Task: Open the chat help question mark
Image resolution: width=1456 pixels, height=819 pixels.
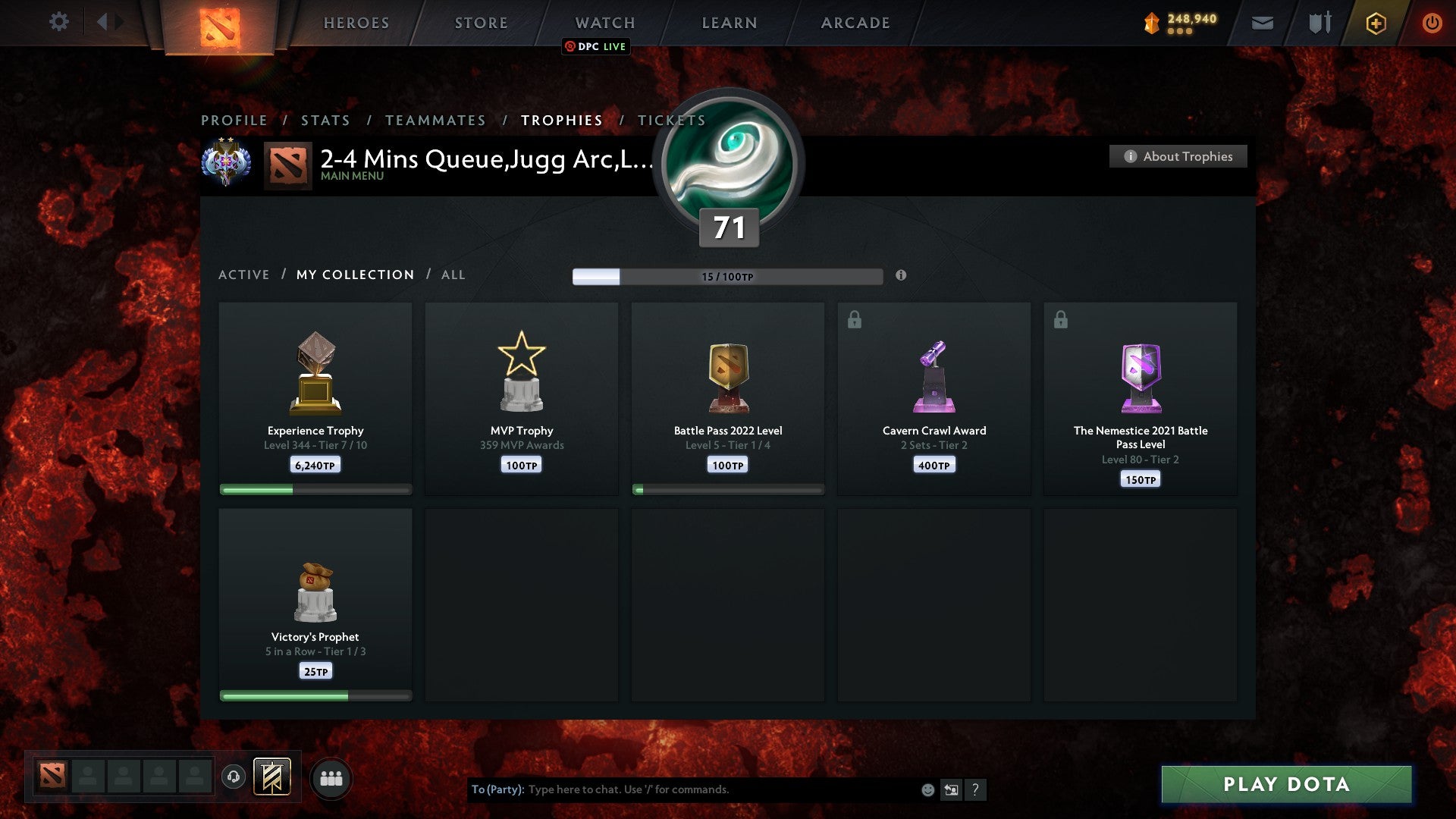Action: coord(976,789)
